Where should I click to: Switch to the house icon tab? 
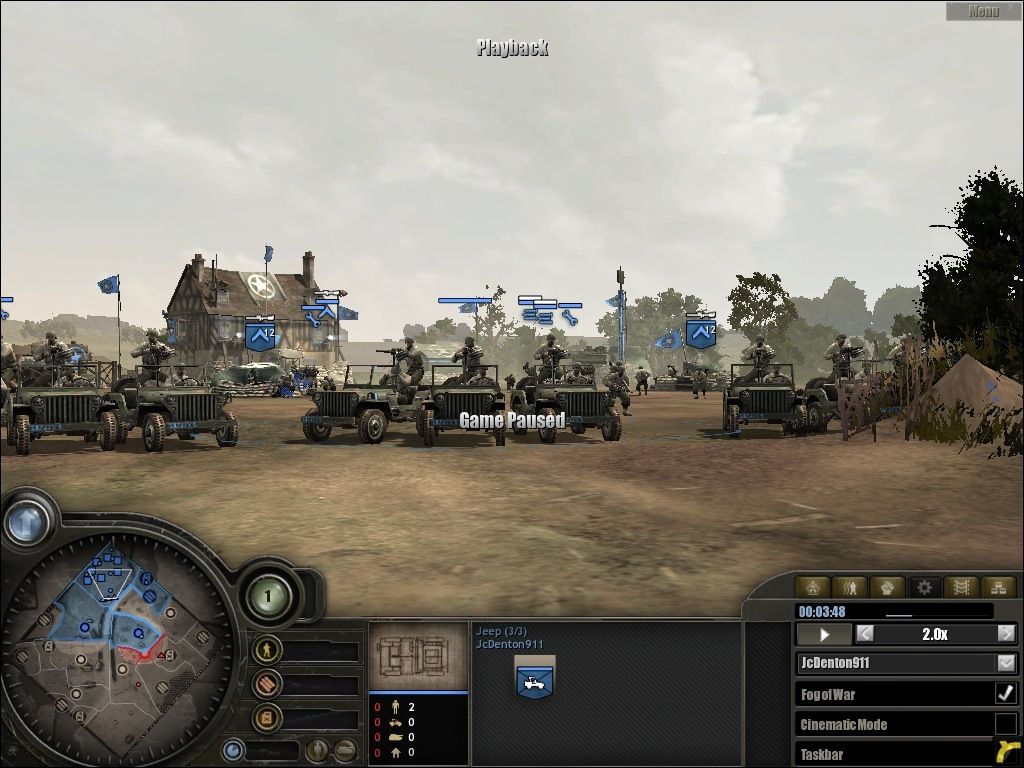[x=813, y=587]
